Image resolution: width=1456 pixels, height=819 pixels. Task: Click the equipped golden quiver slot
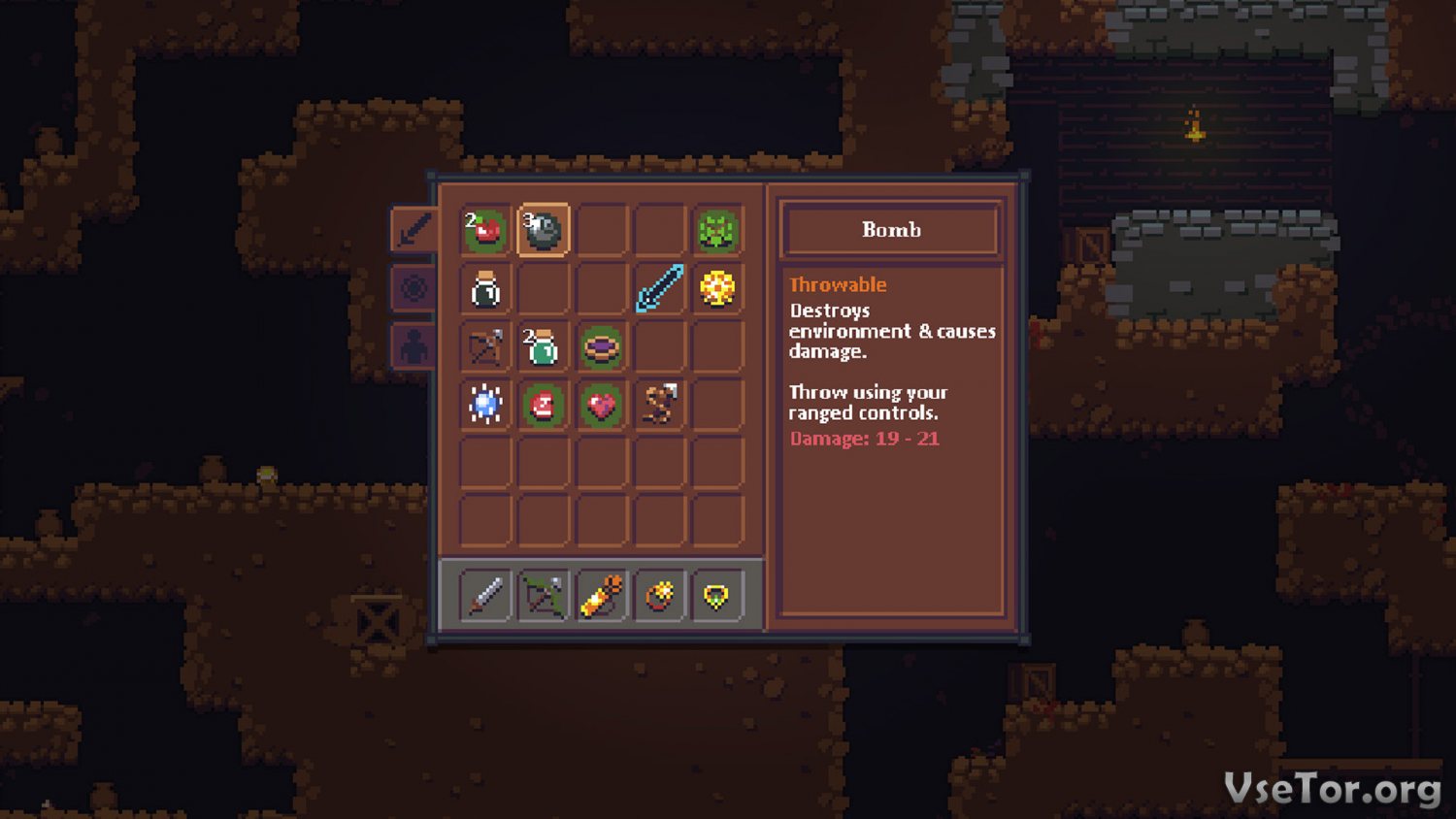coord(602,595)
